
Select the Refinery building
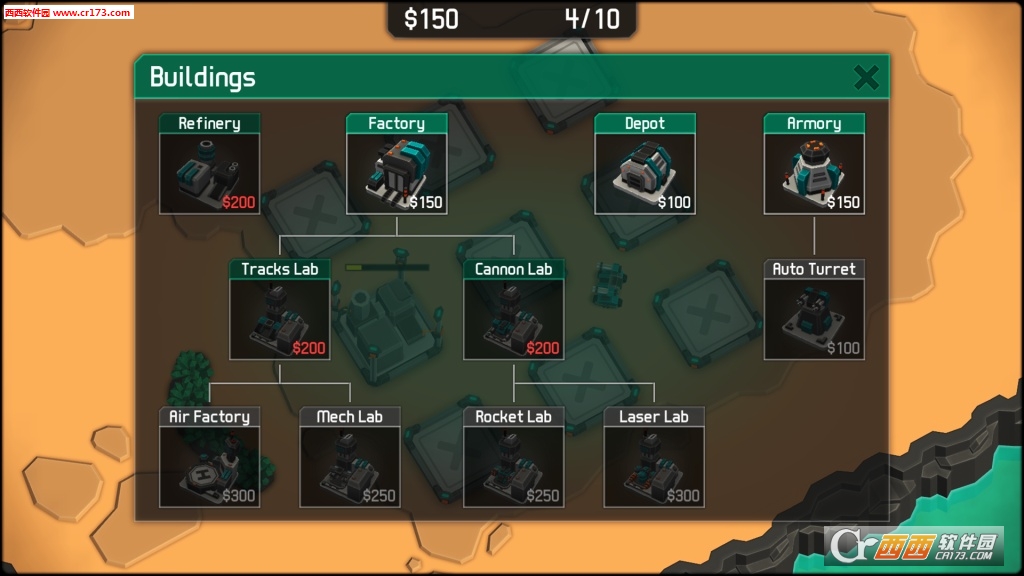[209, 165]
